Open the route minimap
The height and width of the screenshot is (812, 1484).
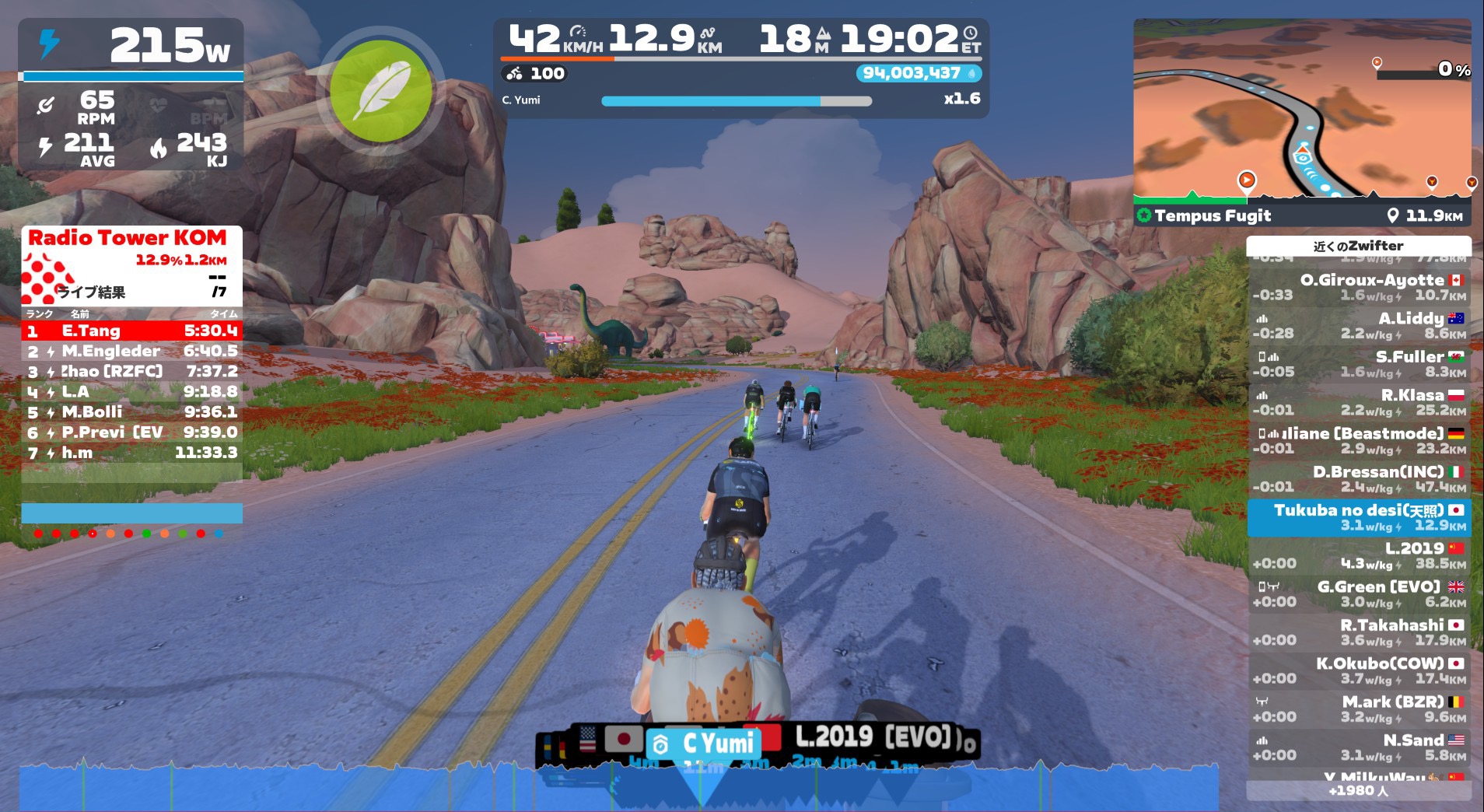1301,109
